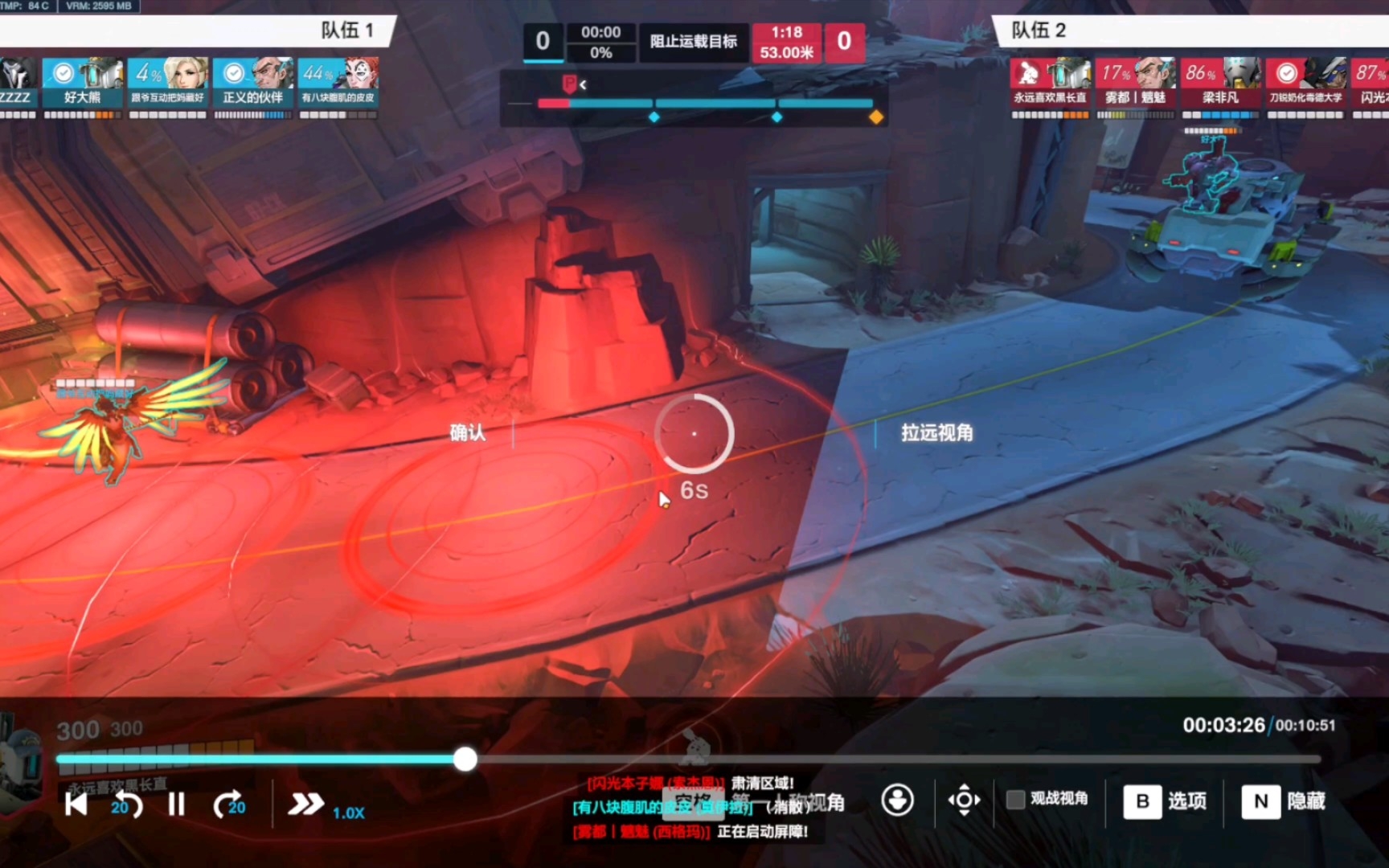Pause the replay playback

point(176,803)
